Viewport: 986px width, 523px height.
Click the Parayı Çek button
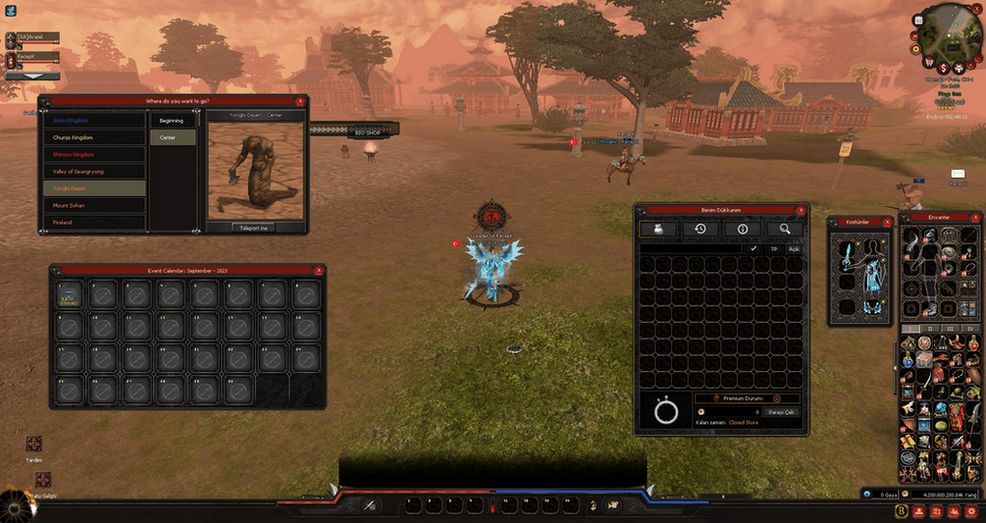coord(780,411)
